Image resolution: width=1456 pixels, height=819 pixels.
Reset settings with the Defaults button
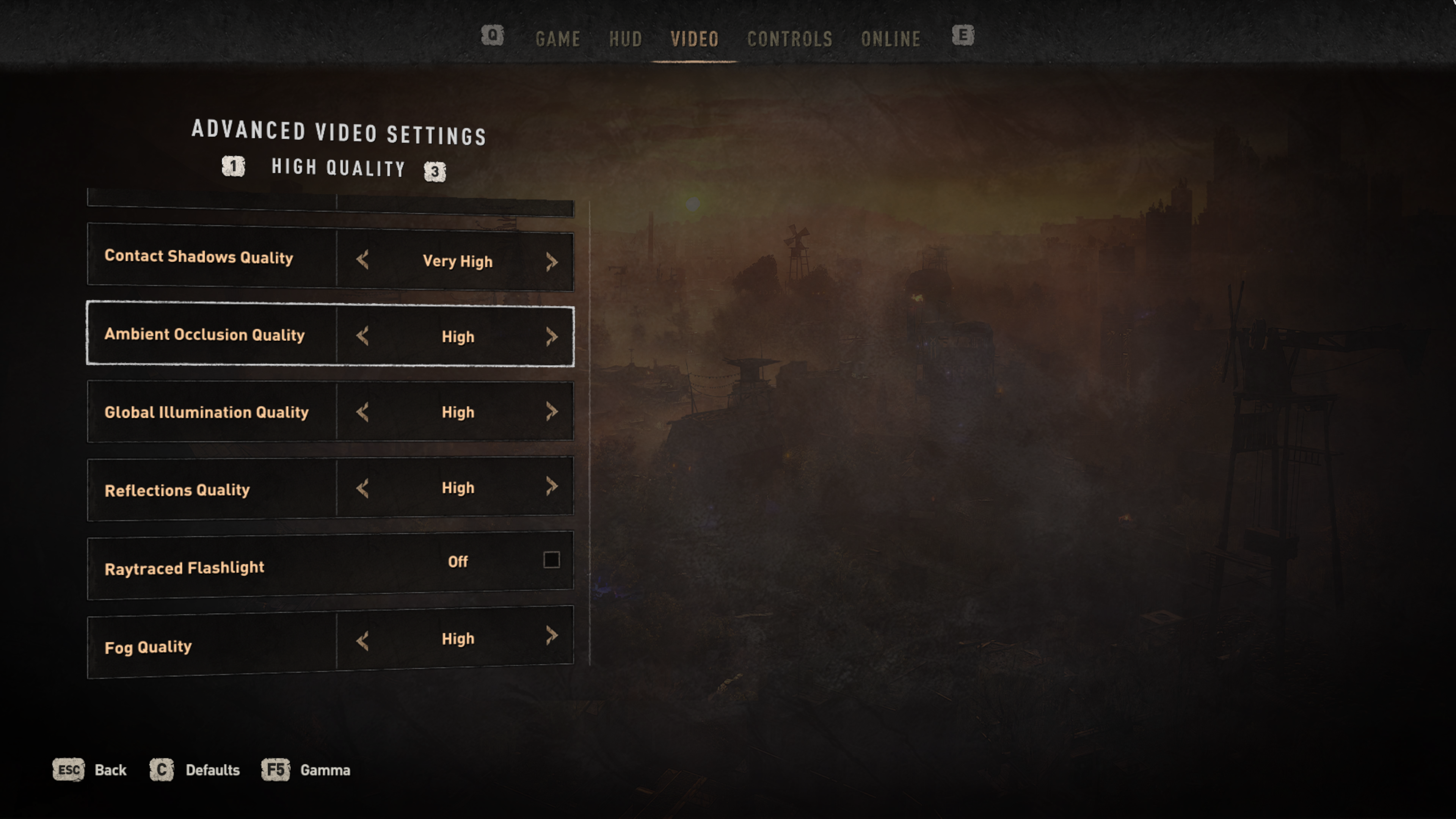(195, 770)
